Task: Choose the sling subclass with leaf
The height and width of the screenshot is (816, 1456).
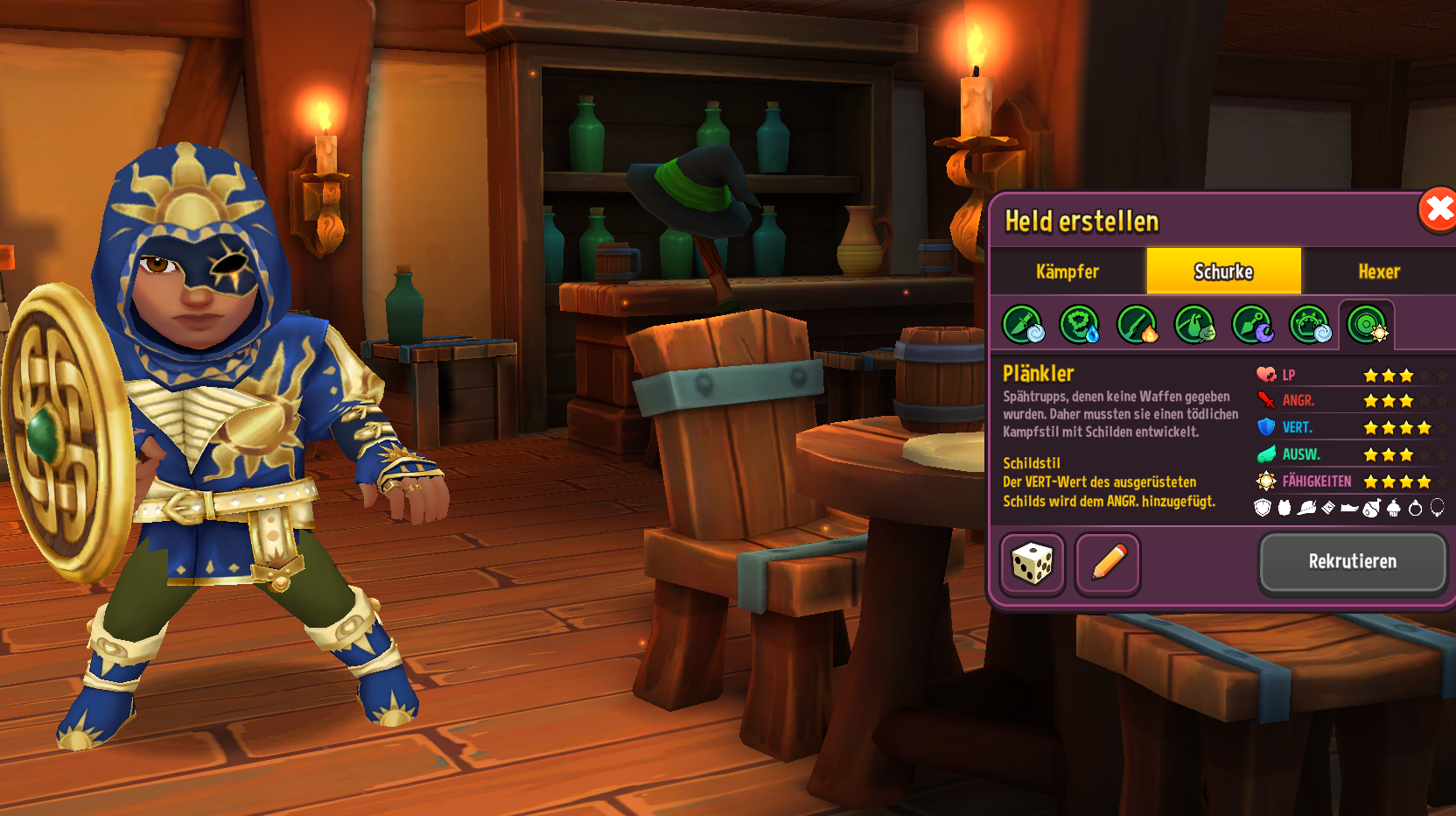Action: point(1194,325)
